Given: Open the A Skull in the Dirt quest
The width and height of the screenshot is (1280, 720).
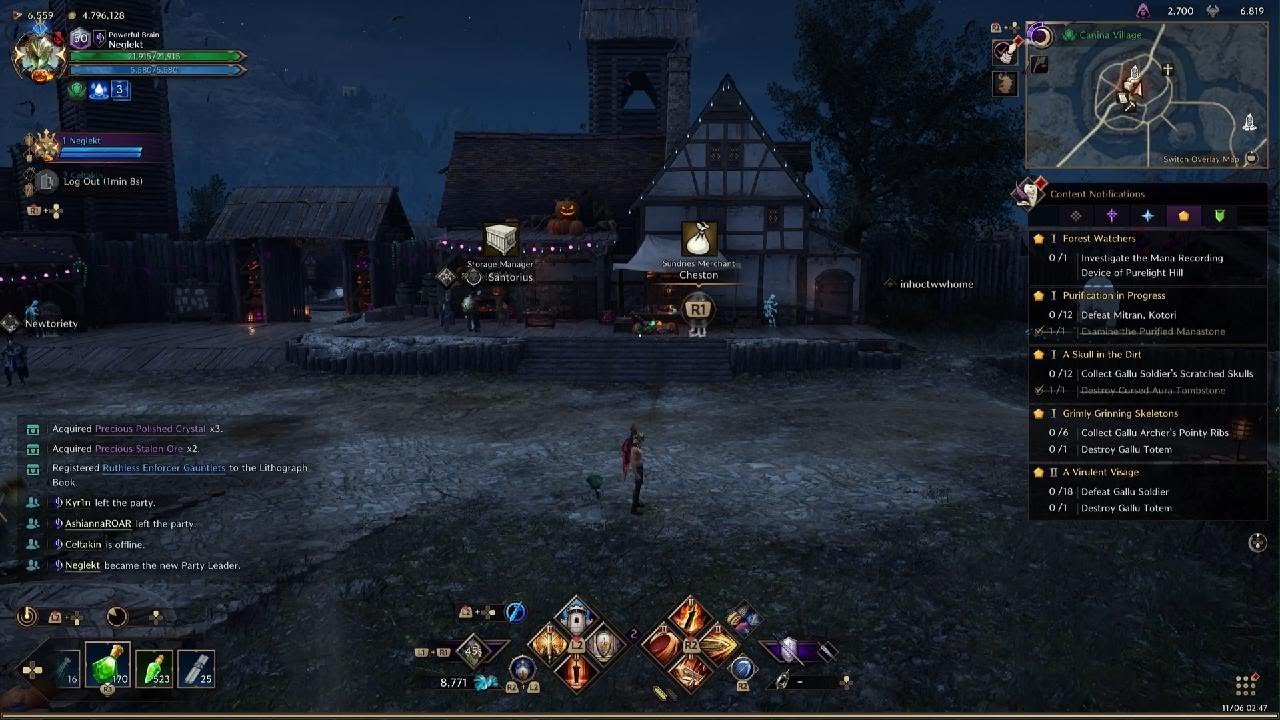Looking at the screenshot, I should pyautogui.click(x=1101, y=355).
